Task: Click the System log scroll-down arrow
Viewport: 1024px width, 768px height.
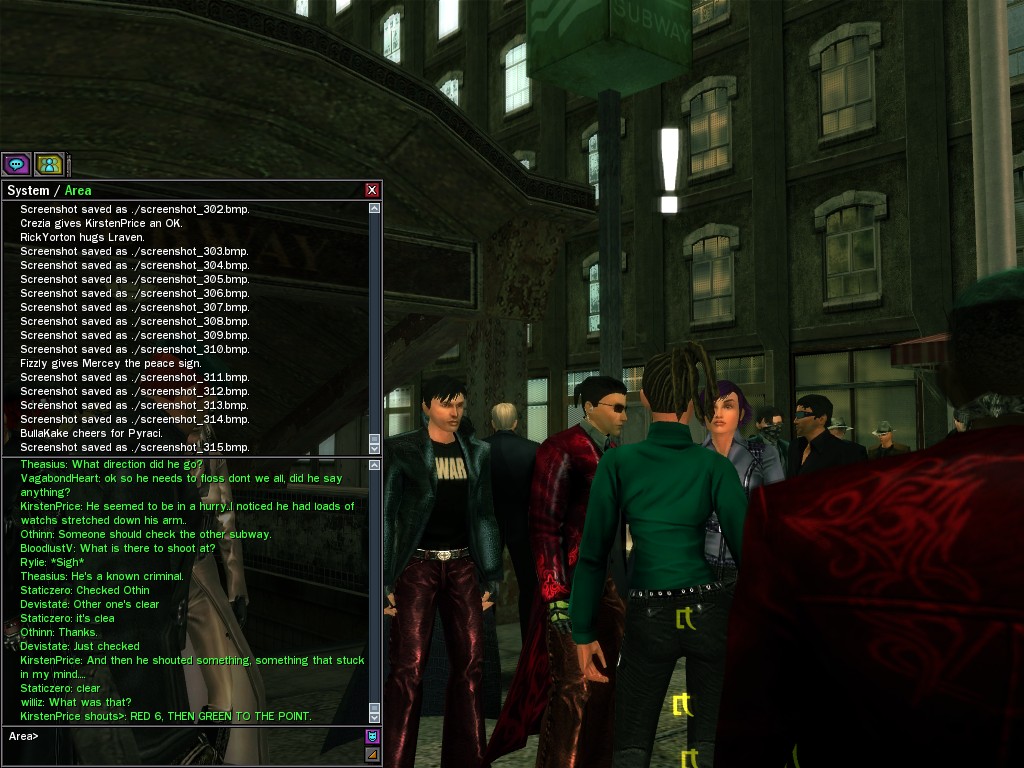Action: point(375,447)
